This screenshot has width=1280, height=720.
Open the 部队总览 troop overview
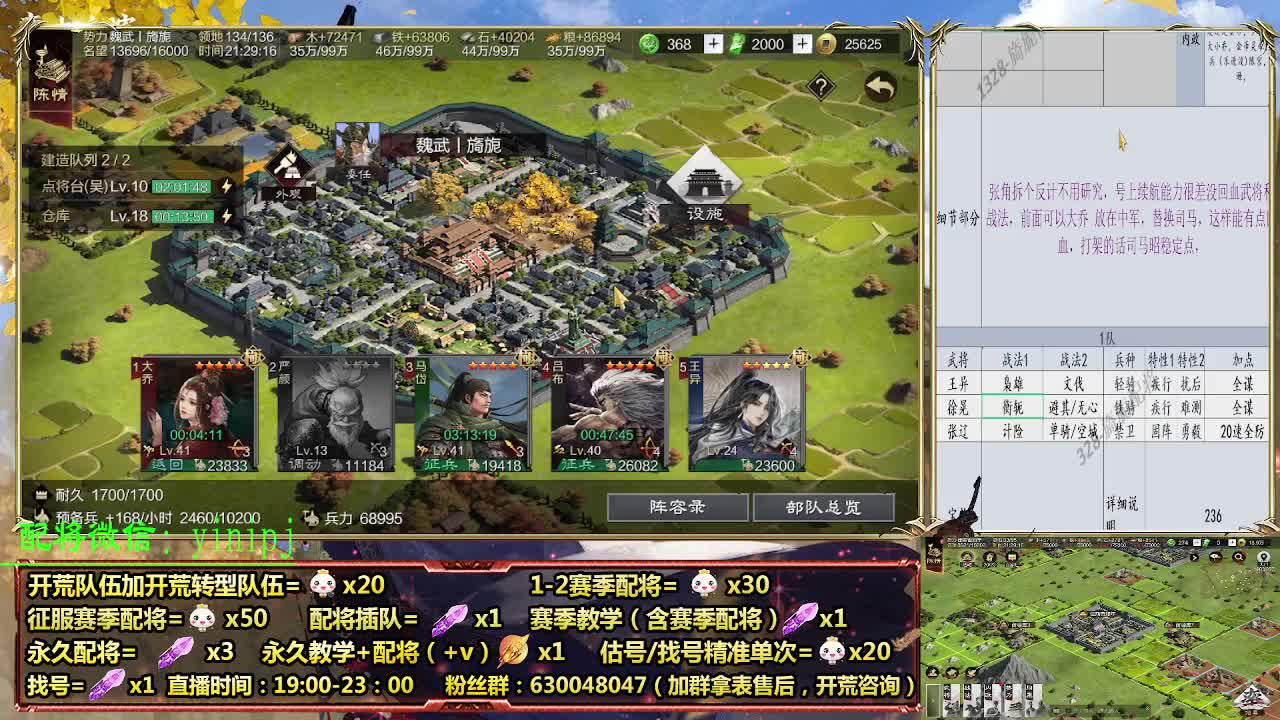point(822,507)
